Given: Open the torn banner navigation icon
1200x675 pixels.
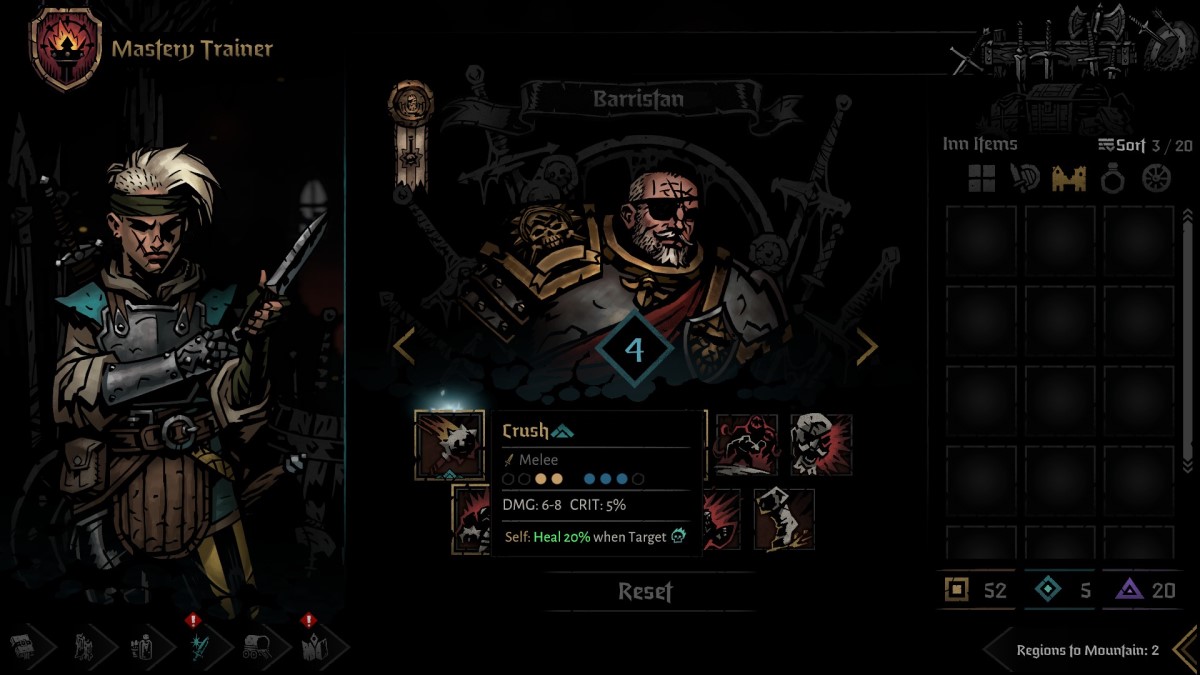Looking at the screenshot, I should [84, 648].
